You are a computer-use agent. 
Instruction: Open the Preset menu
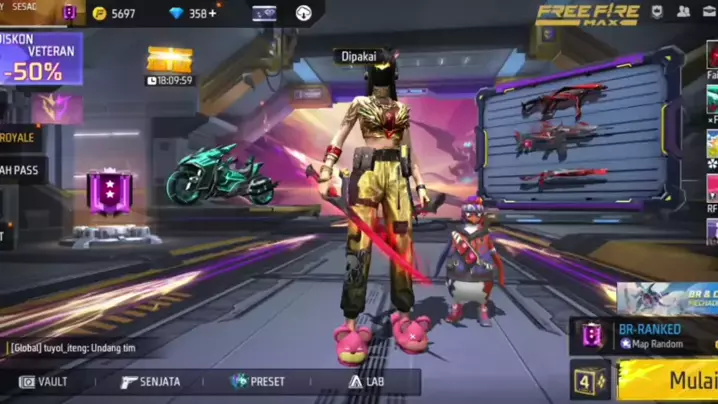point(257,381)
